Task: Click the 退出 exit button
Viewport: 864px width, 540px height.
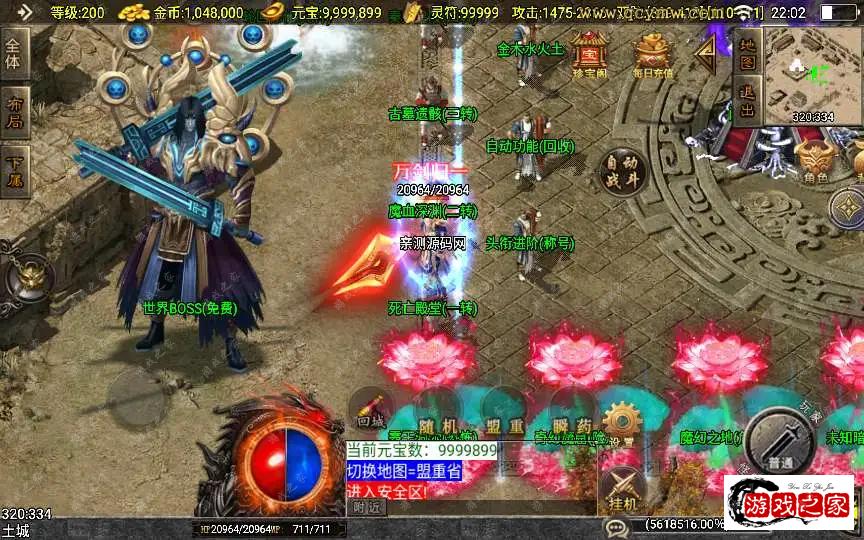Action: (747, 99)
